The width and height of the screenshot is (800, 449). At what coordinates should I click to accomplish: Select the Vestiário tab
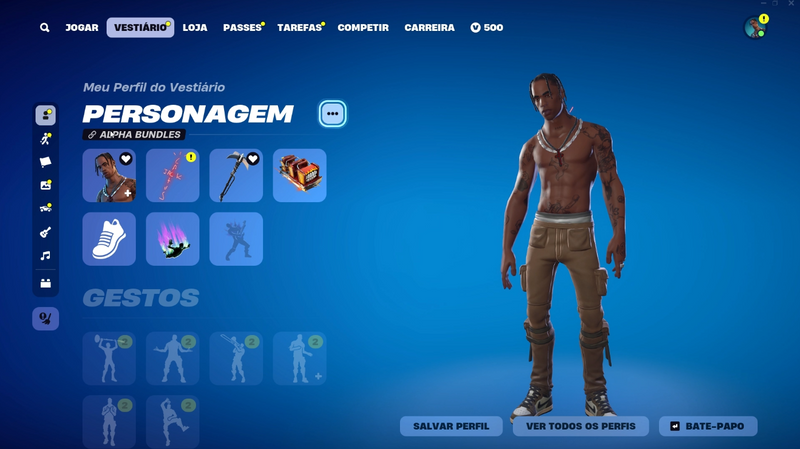(x=140, y=28)
